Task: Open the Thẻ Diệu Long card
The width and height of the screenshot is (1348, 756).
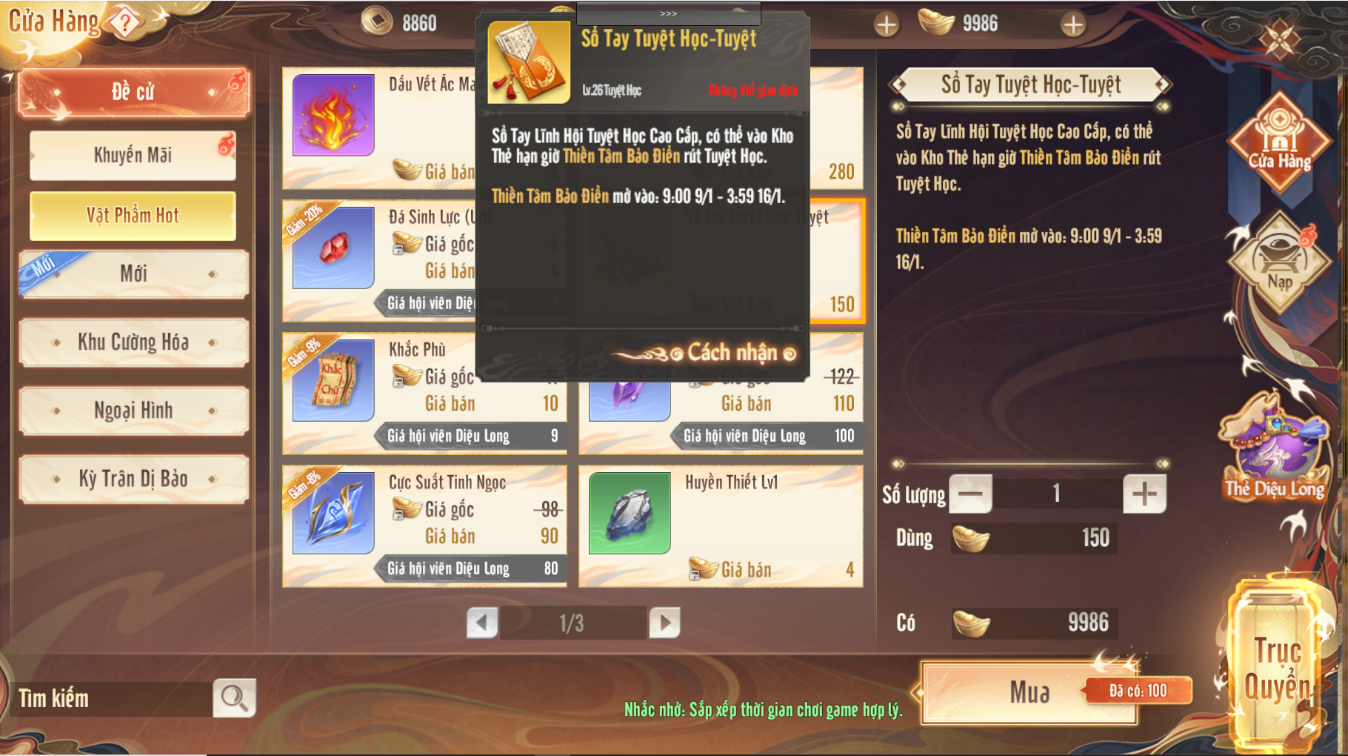Action: coord(1275,450)
